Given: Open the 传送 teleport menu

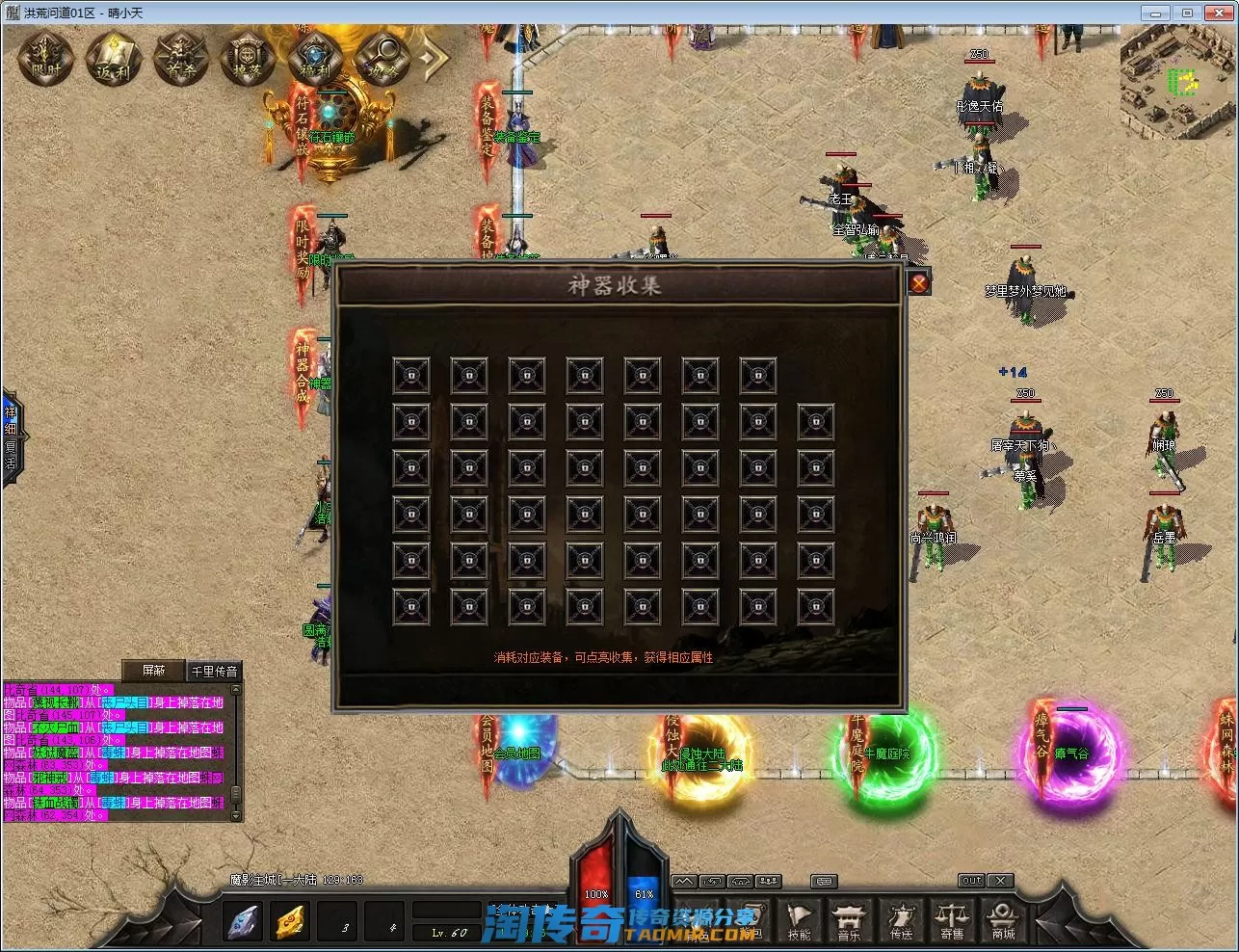Looking at the screenshot, I should click(901, 920).
